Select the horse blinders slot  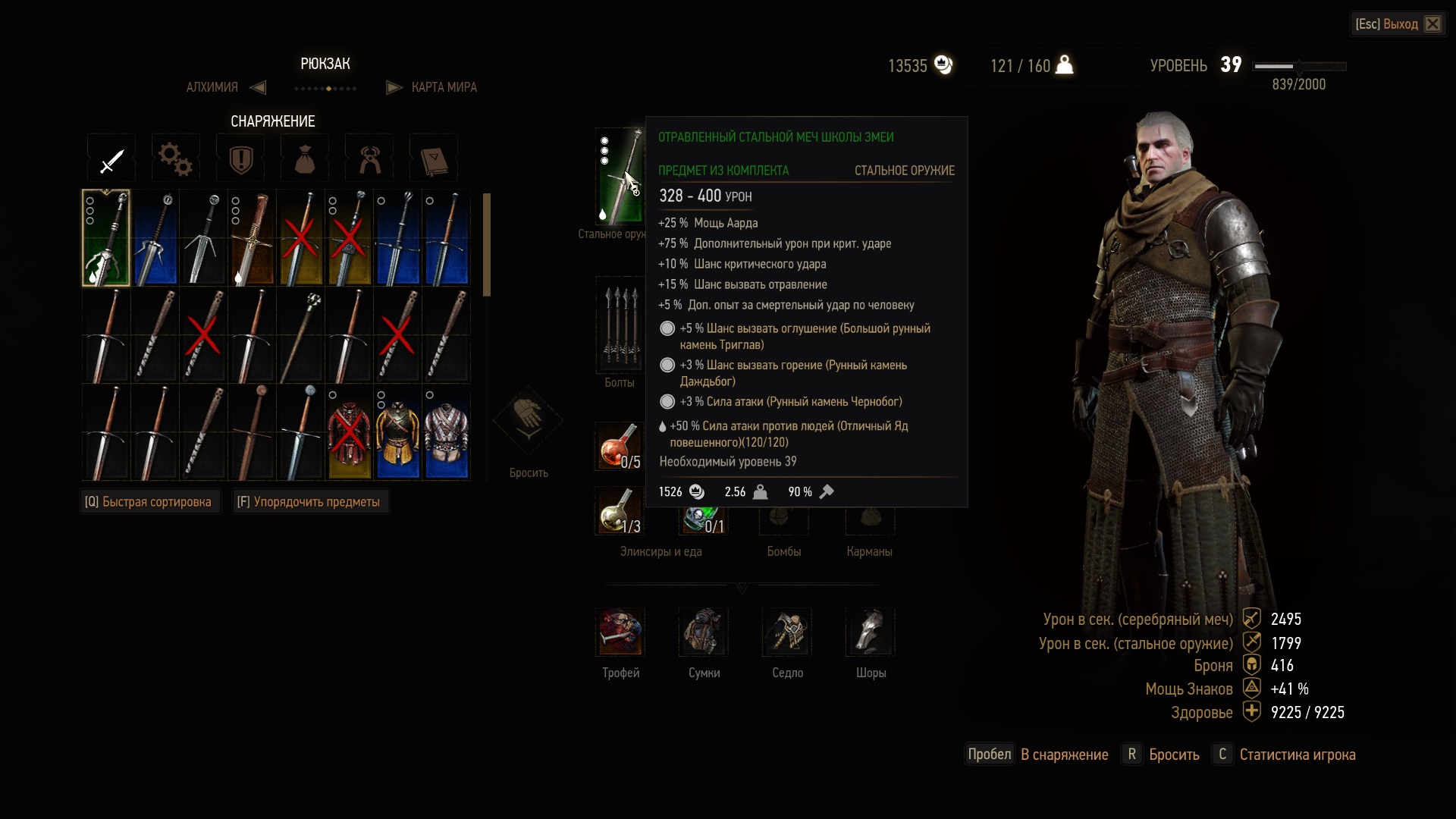(x=871, y=632)
